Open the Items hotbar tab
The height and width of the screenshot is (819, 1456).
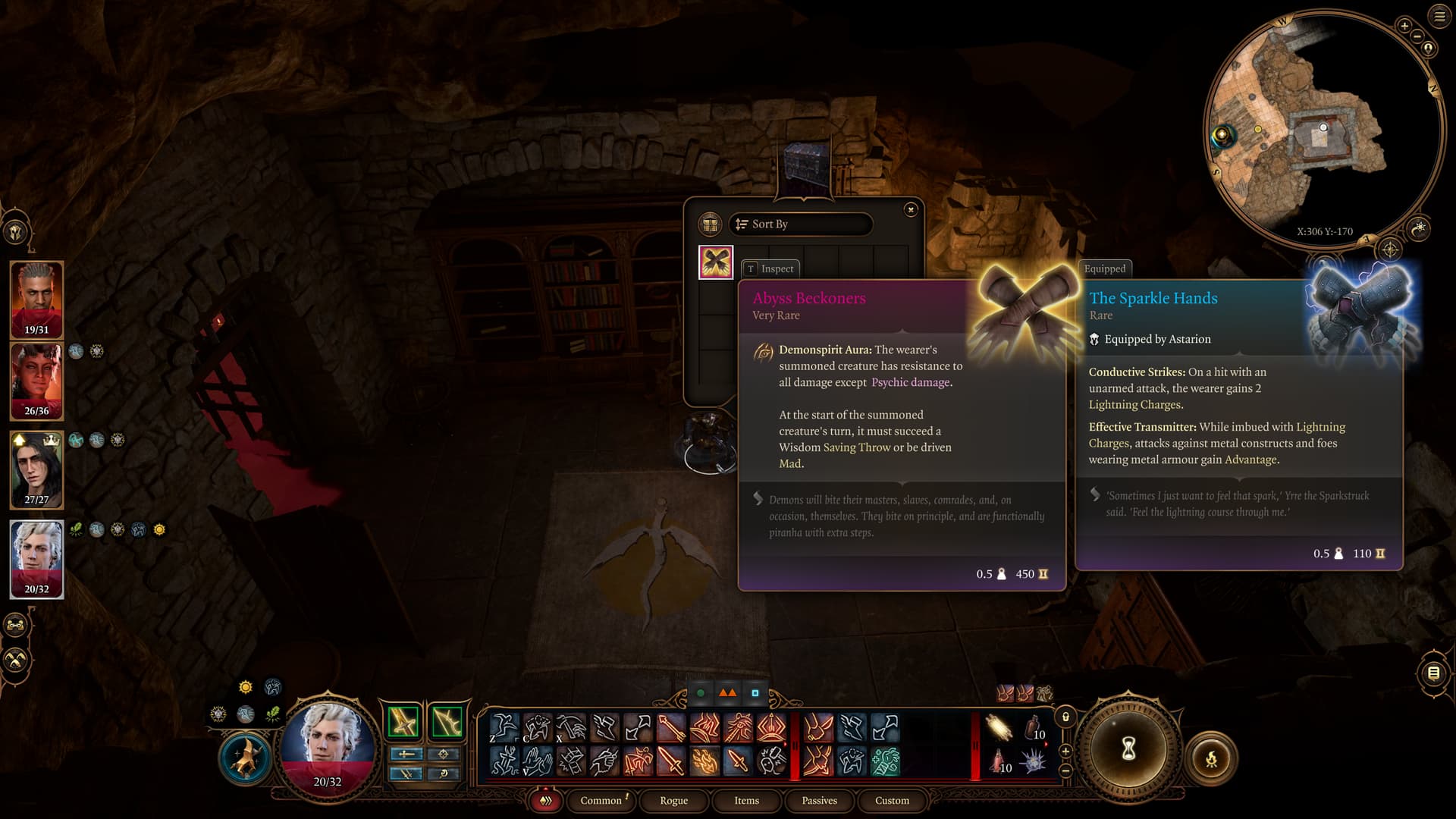click(x=746, y=800)
